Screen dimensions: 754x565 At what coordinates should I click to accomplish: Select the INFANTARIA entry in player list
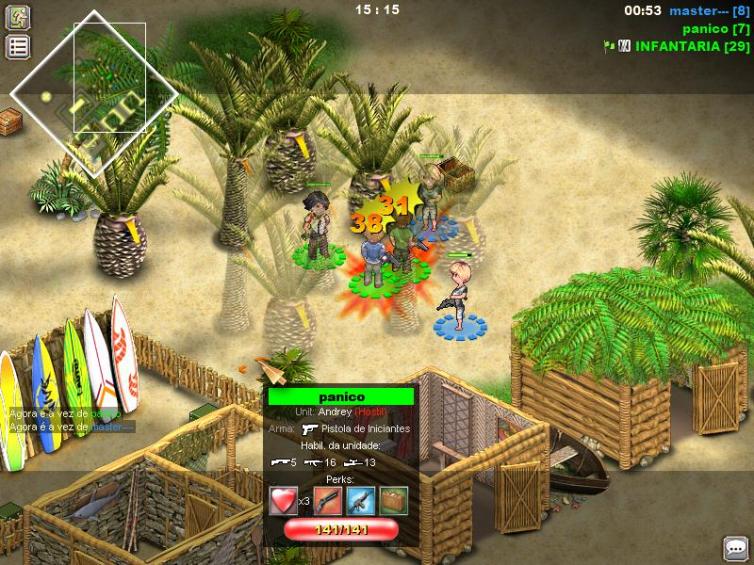[x=691, y=47]
